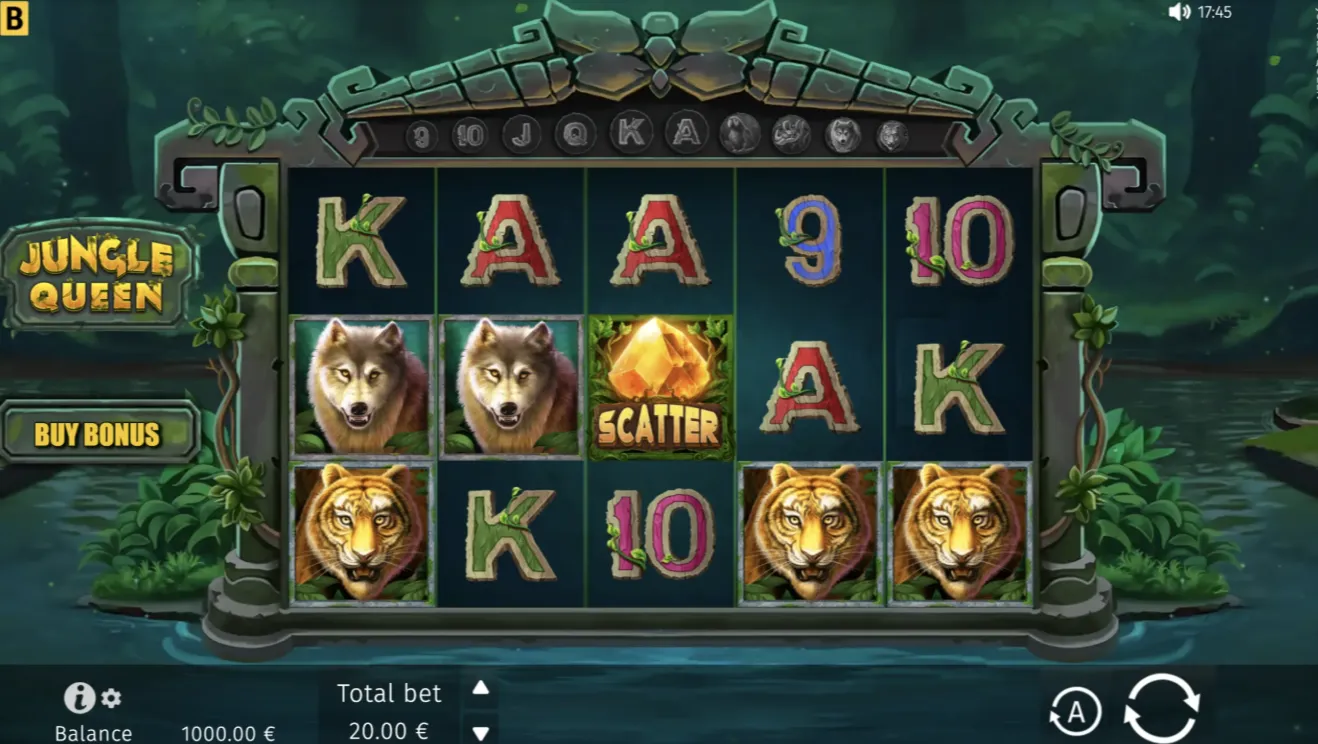Open the Buy Bonus feature

click(x=98, y=434)
